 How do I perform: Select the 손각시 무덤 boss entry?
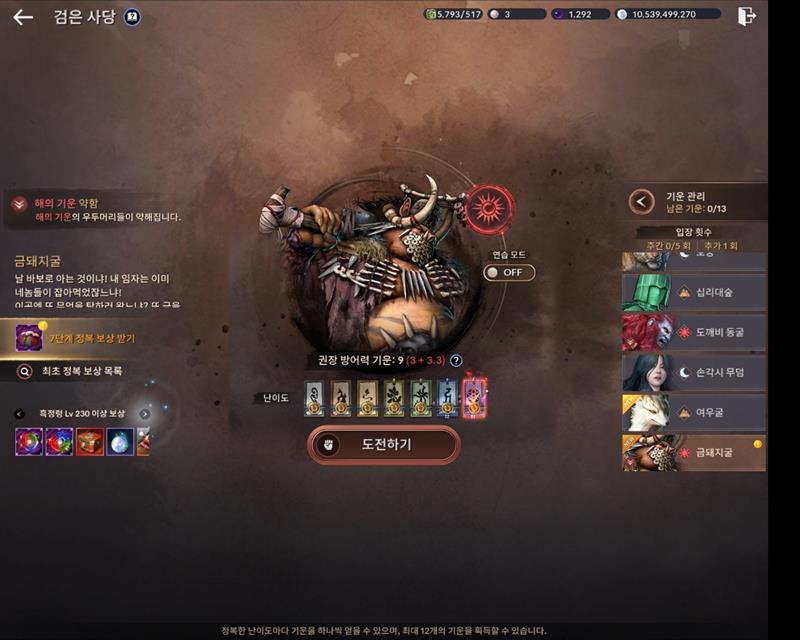(694, 372)
